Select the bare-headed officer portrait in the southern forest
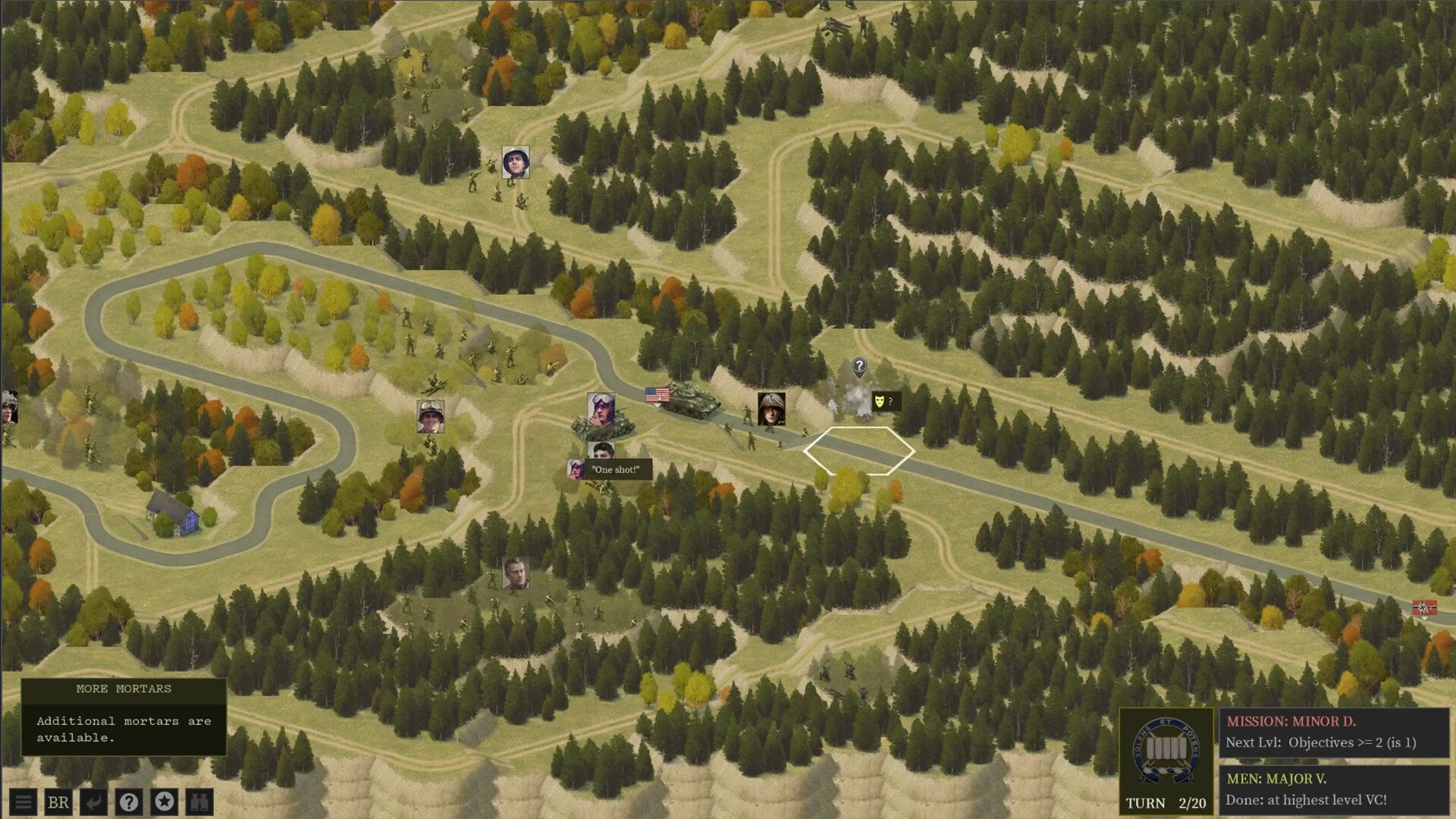1456x819 pixels. point(516,573)
